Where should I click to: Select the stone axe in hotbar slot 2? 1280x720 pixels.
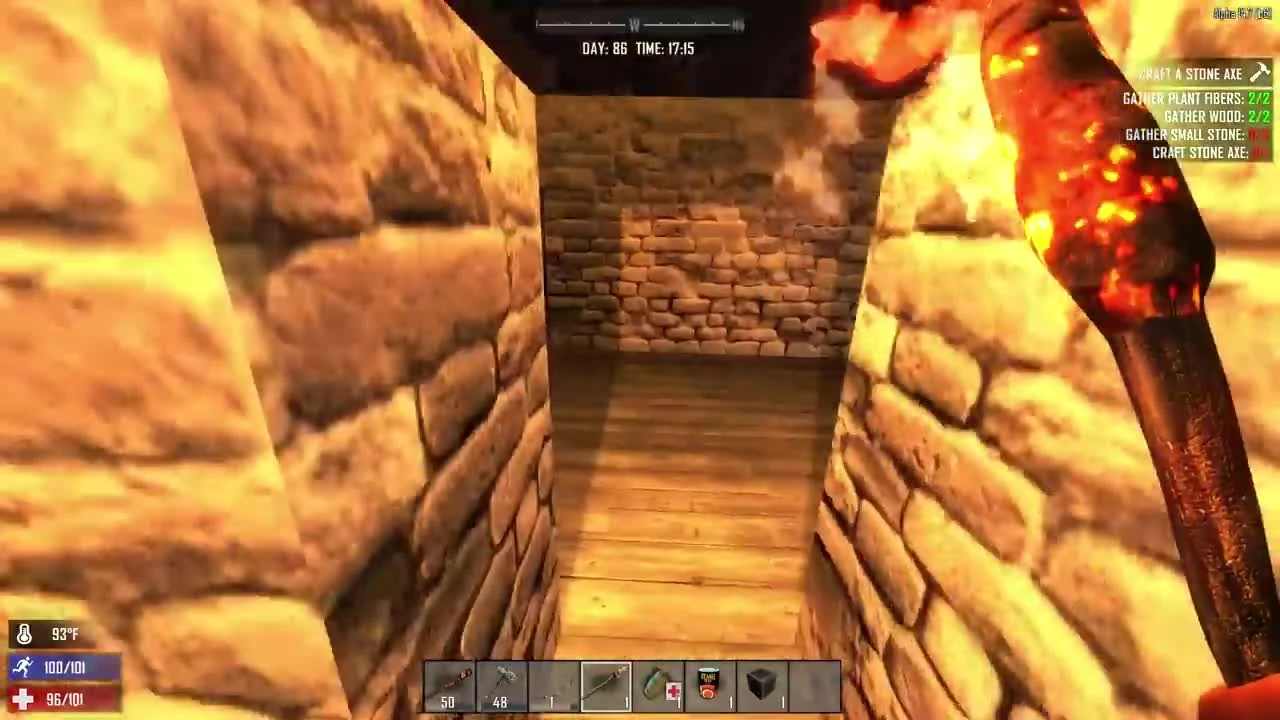coord(500,685)
